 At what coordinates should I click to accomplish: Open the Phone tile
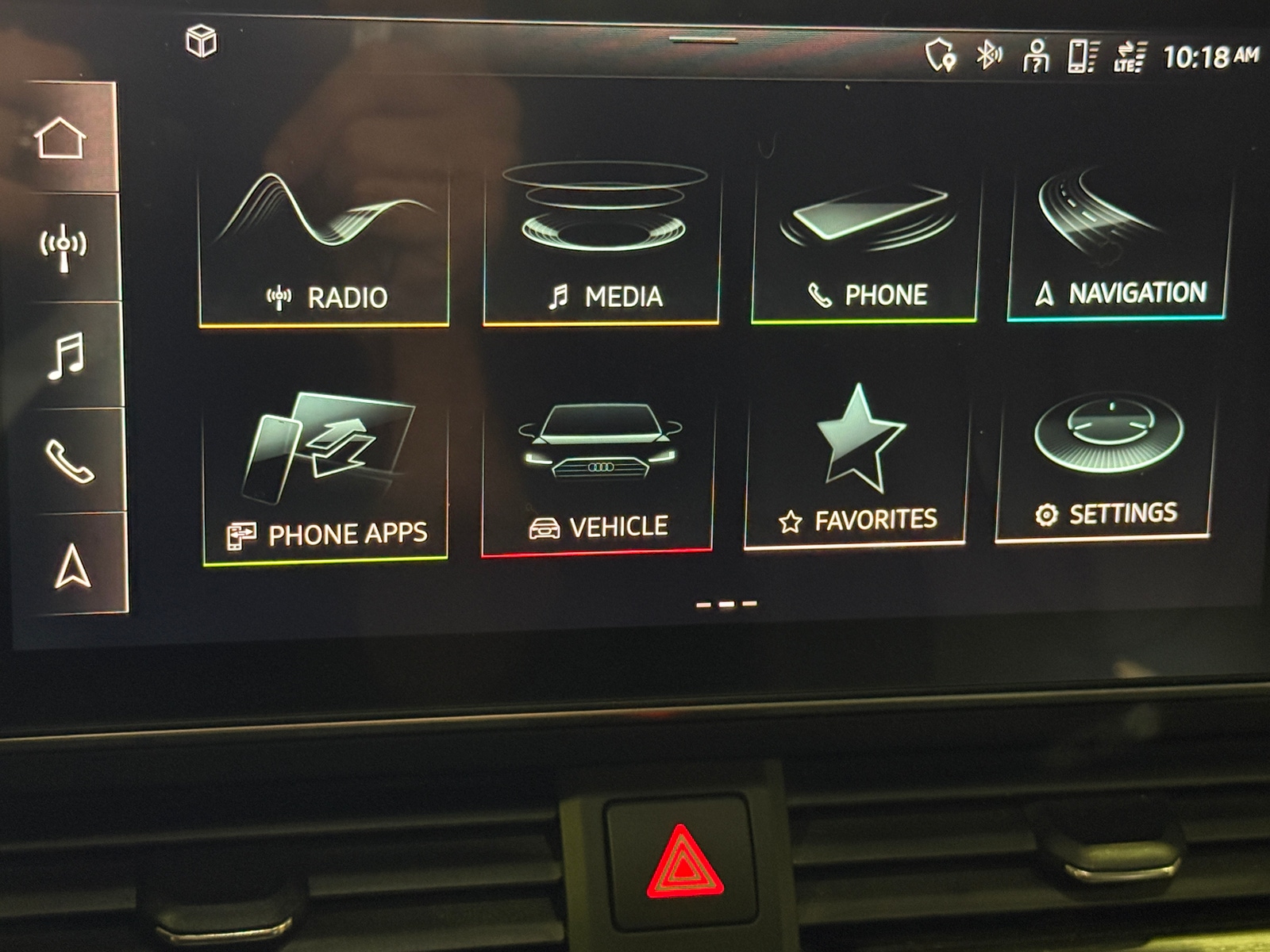point(865,238)
